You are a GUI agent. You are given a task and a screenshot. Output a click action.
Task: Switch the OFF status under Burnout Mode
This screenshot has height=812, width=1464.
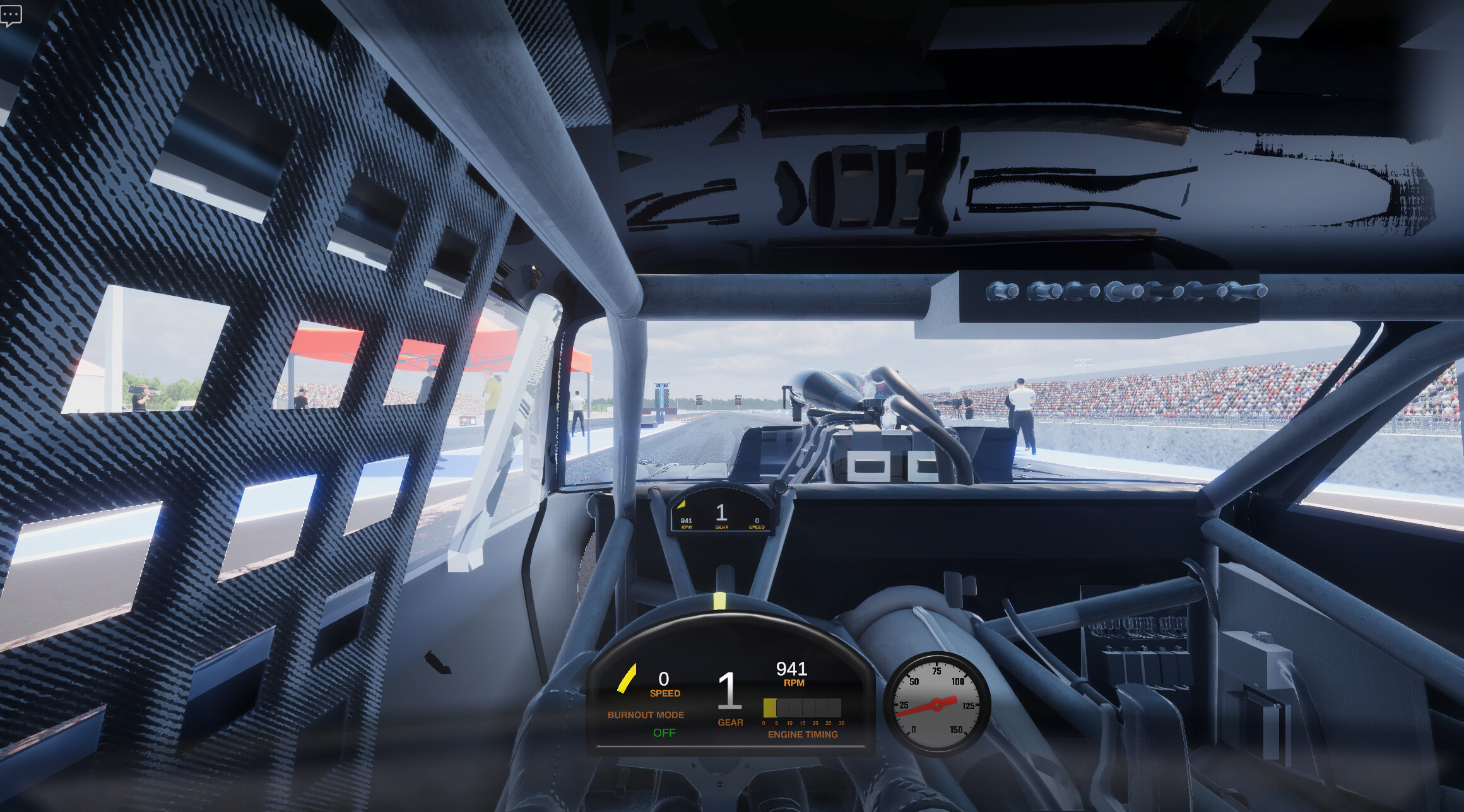664,733
